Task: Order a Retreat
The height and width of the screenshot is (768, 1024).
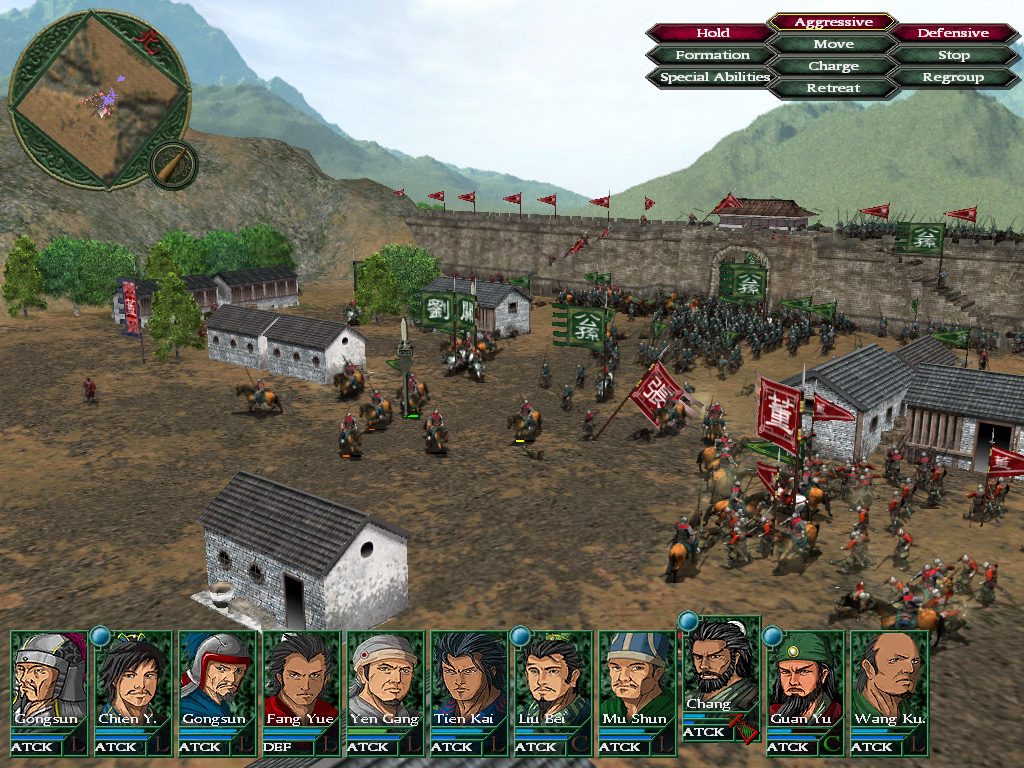Action: pyautogui.click(x=833, y=88)
